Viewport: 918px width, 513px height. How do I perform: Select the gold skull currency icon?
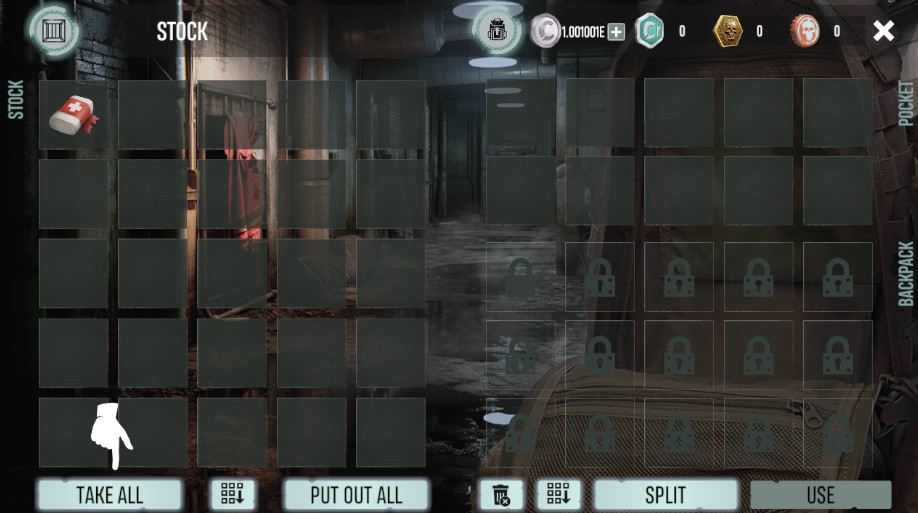[728, 31]
